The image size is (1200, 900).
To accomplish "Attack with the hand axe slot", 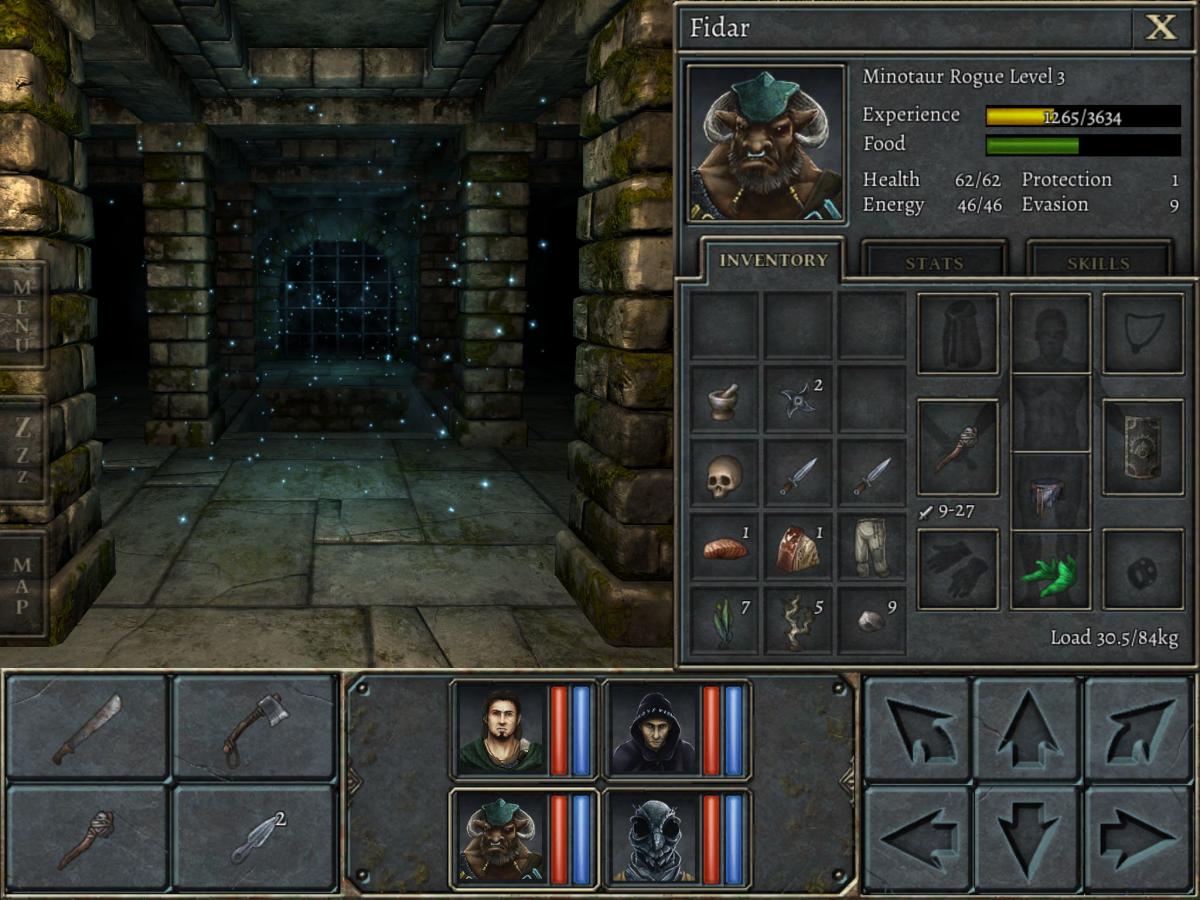I will [254, 729].
